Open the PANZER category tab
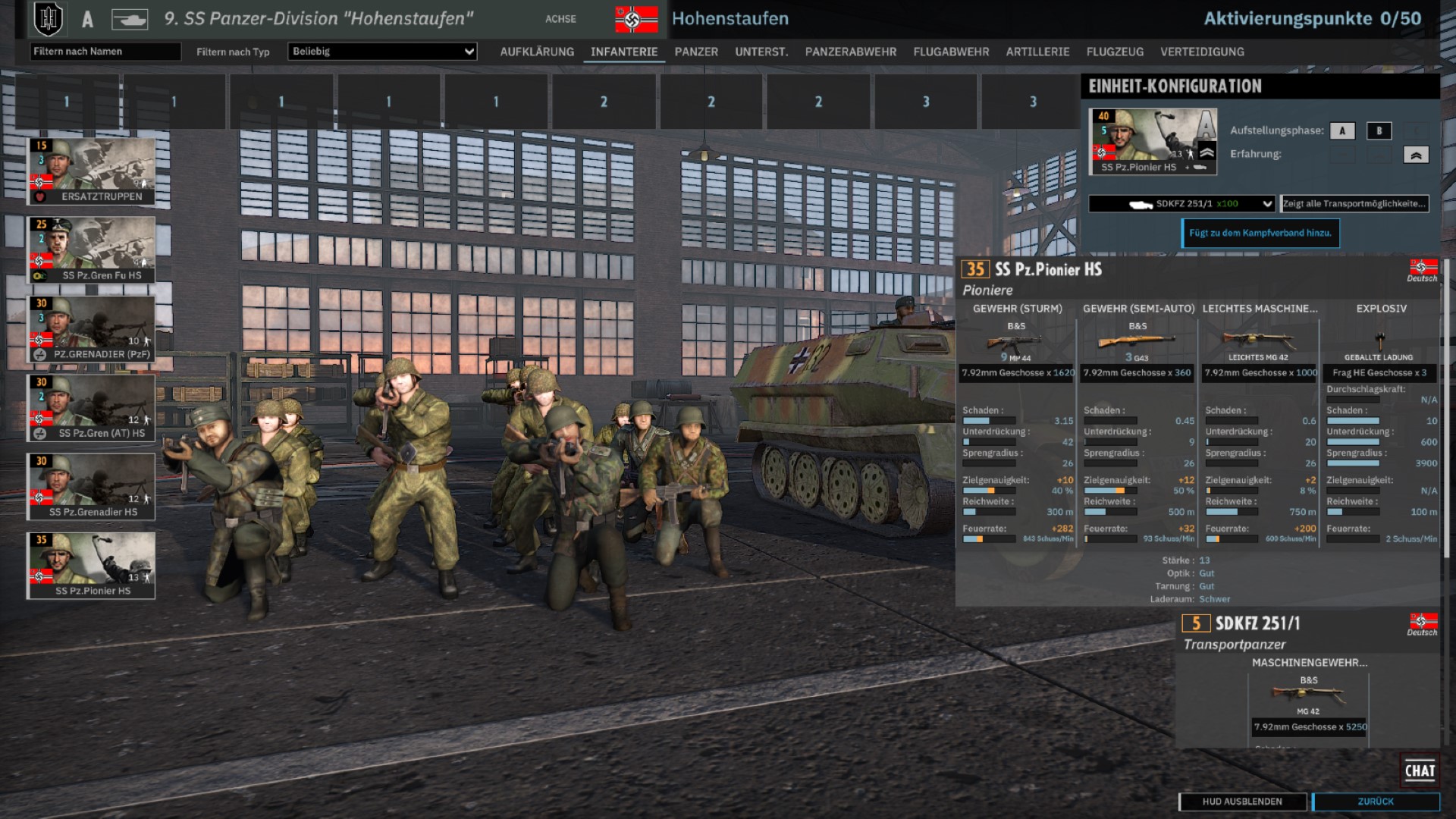 [696, 52]
